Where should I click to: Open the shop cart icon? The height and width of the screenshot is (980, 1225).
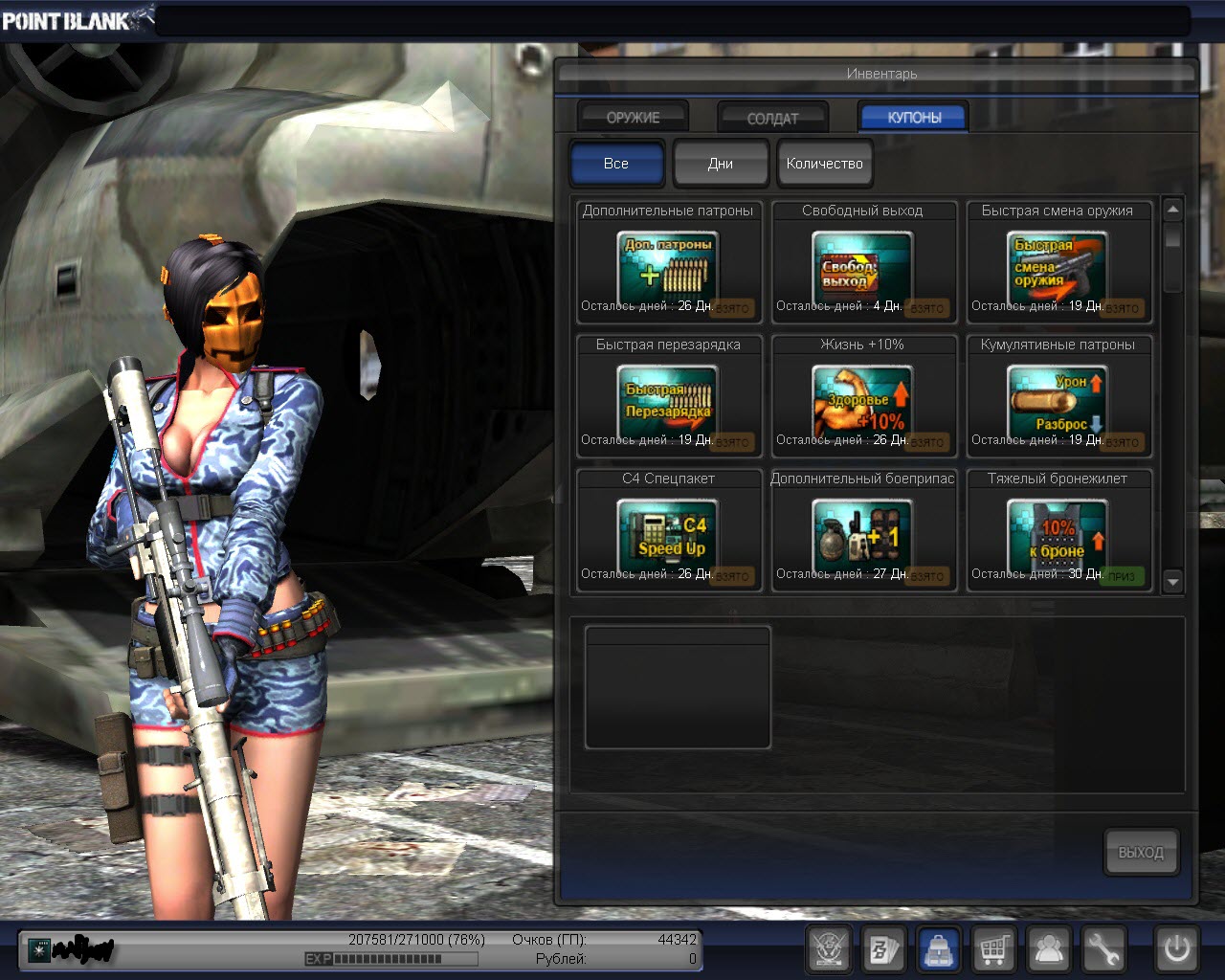click(x=994, y=949)
